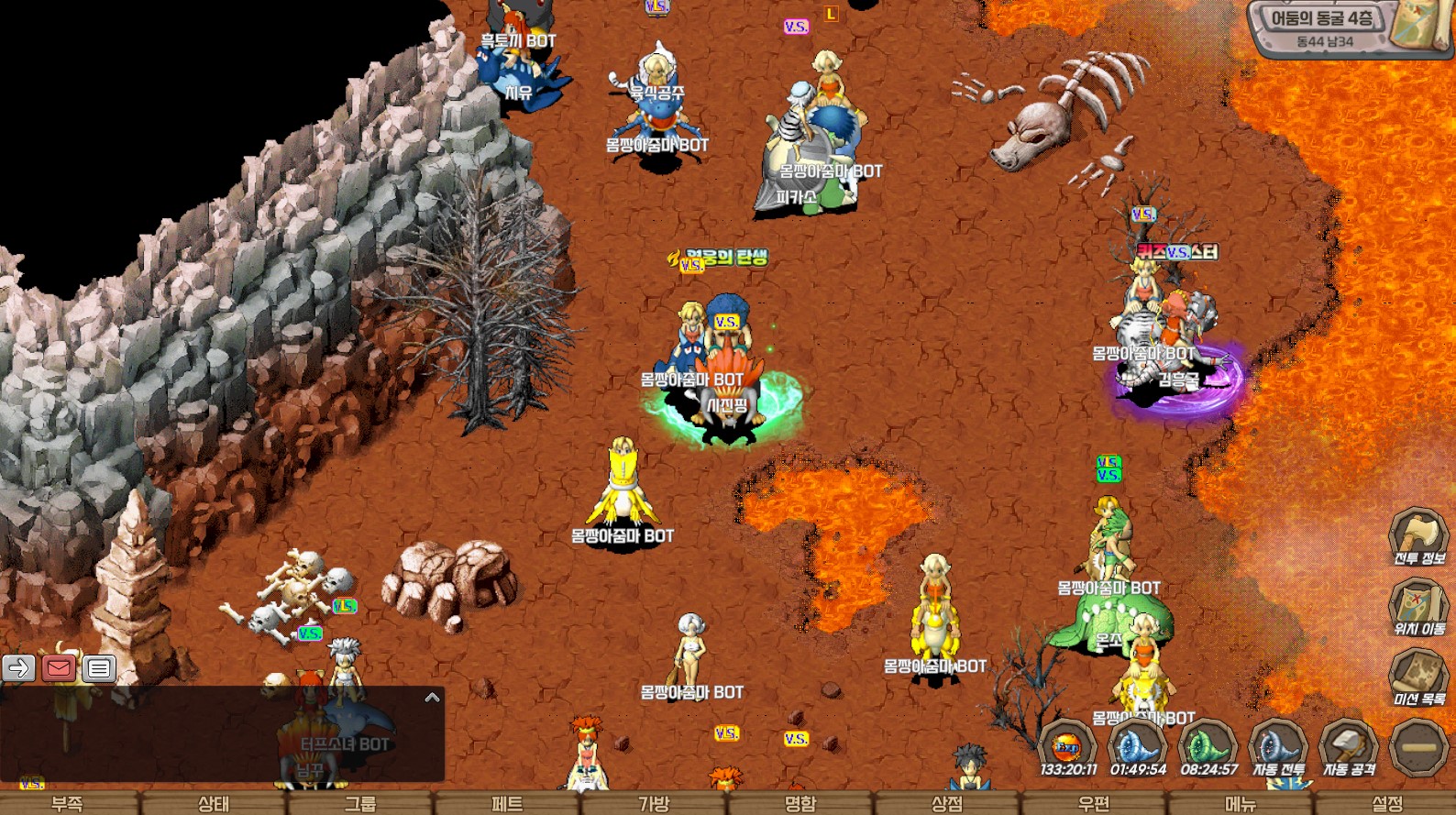Open the 부족 (tribe) menu tab

67,803
